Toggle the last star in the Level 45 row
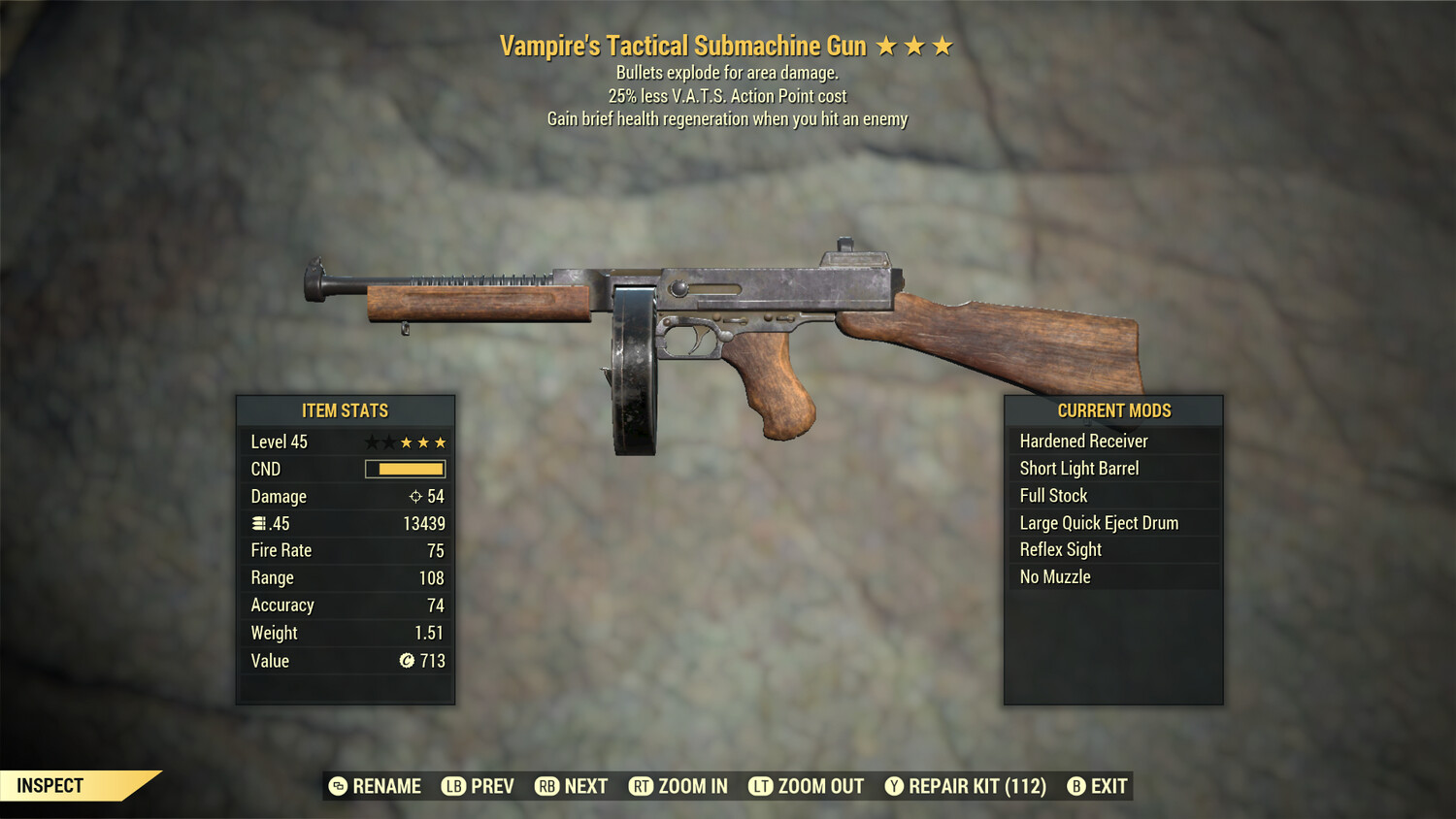 click(x=439, y=442)
